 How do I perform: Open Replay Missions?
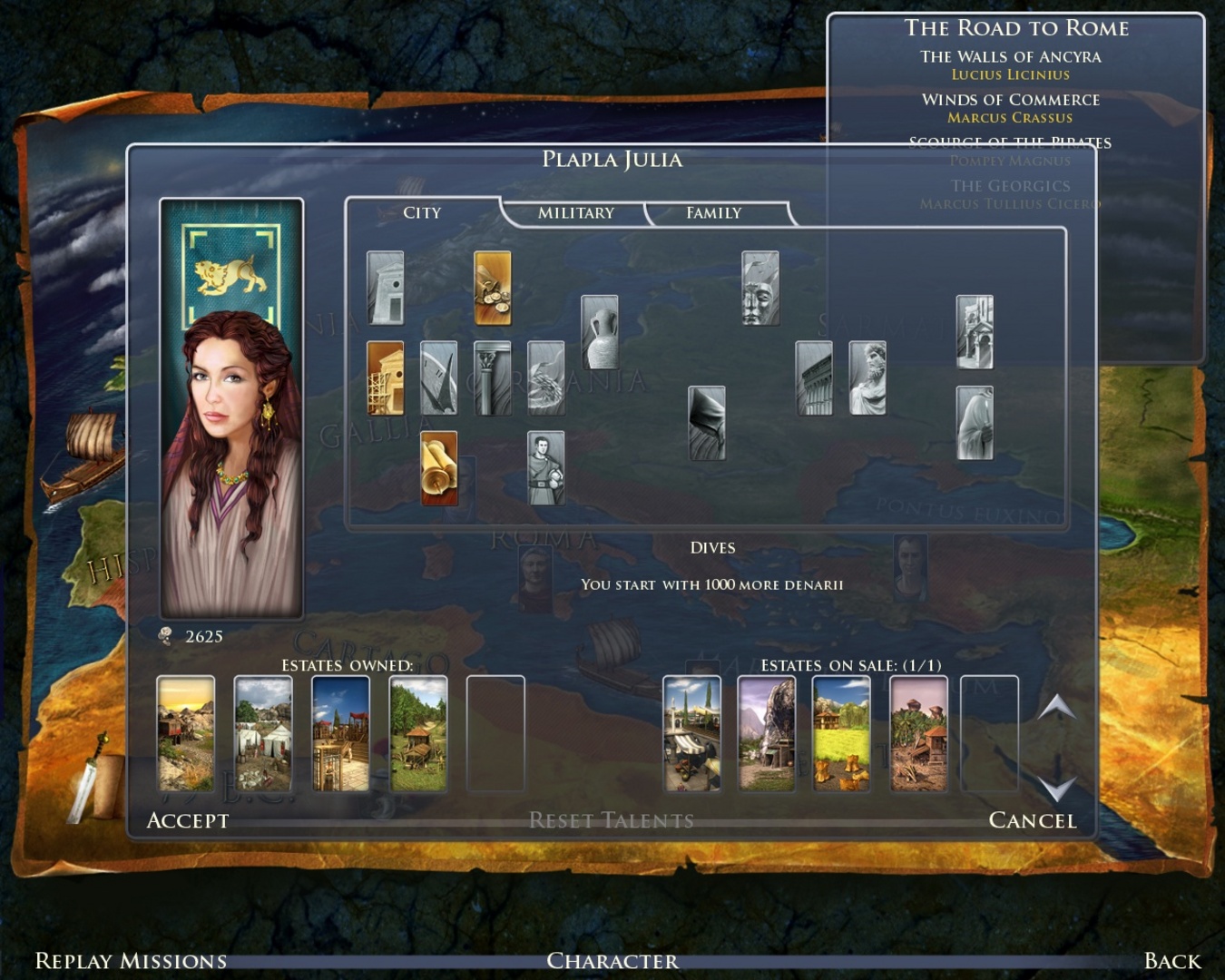coord(131,961)
